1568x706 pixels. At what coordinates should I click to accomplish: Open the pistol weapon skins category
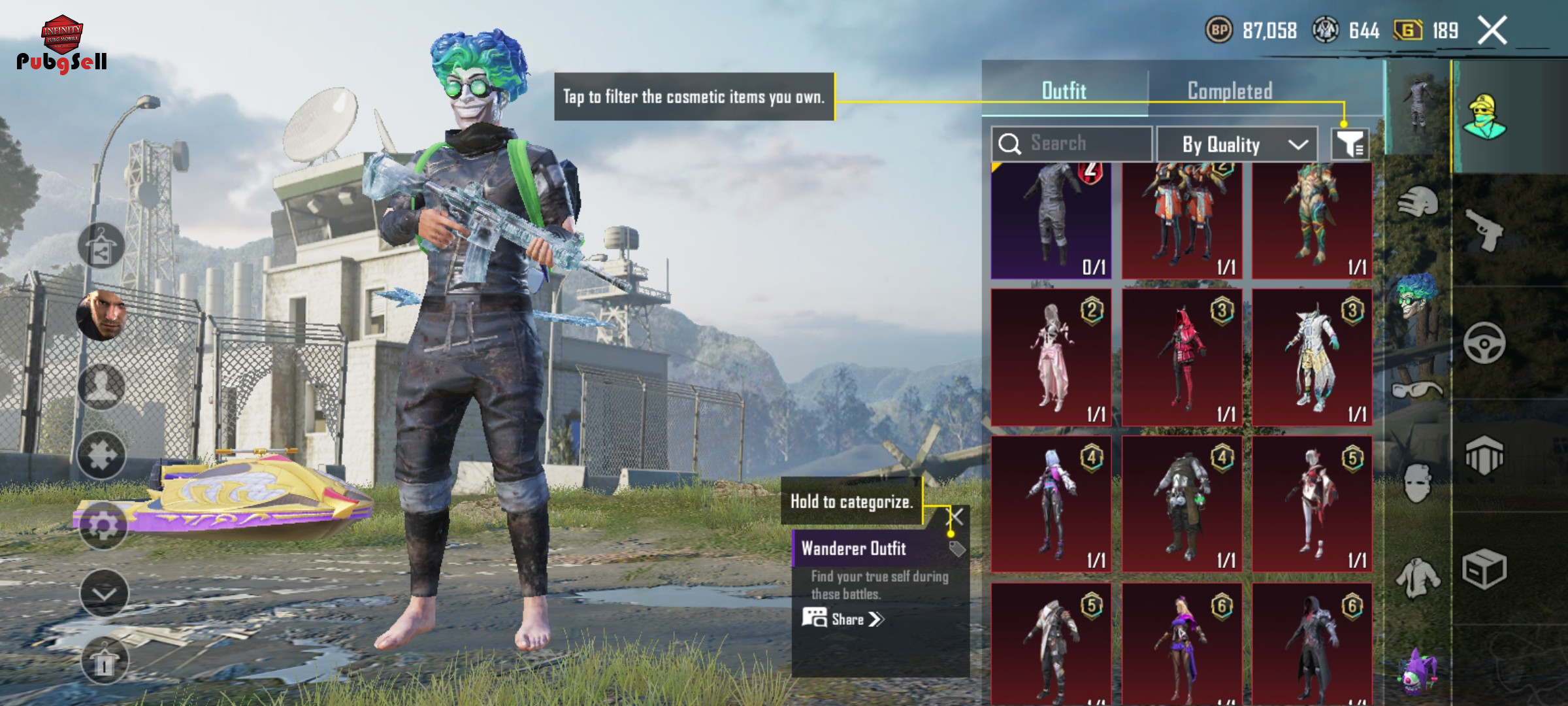tap(1484, 230)
